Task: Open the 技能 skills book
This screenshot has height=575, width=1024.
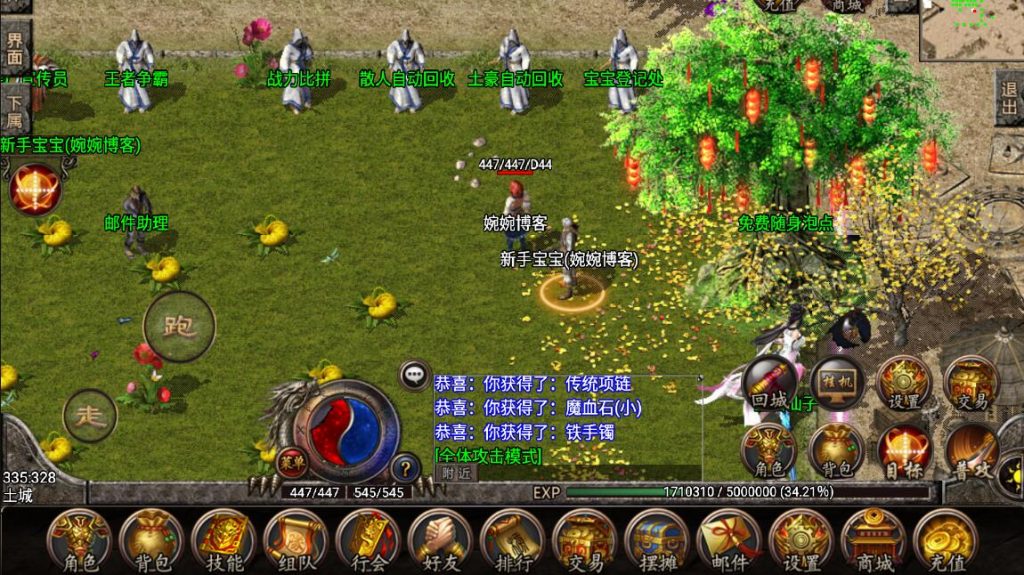Action: tap(223, 539)
